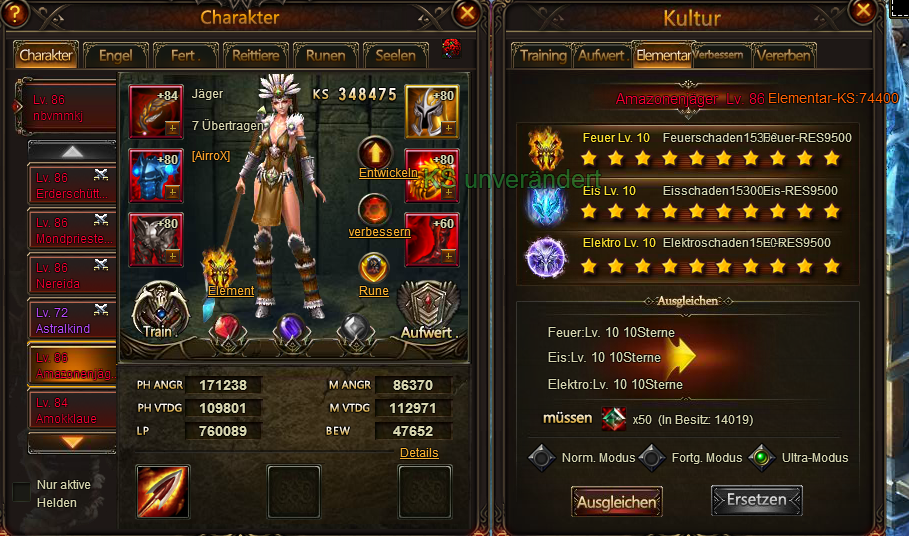Image resolution: width=909 pixels, height=536 pixels.
Task: Open the Reittiere tab
Action: click(x=257, y=56)
